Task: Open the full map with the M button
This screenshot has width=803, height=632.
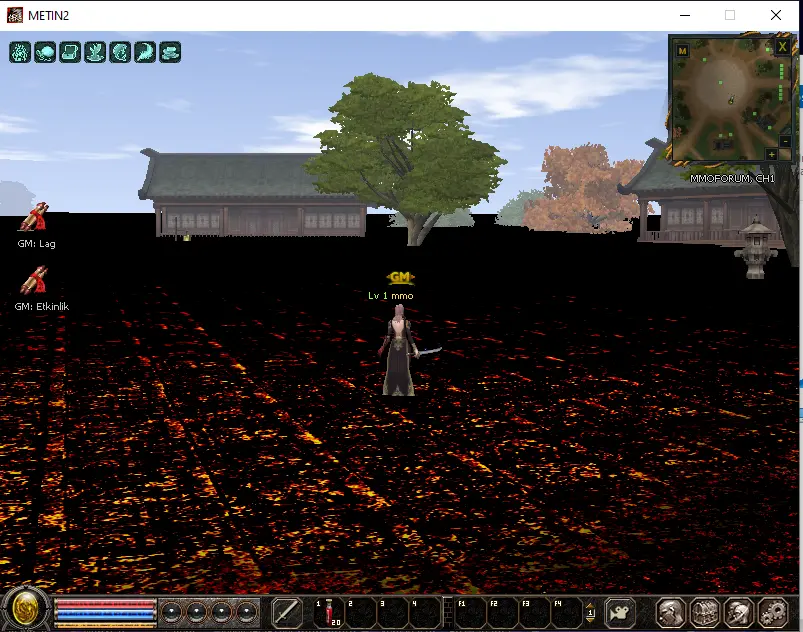Action: (682, 50)
